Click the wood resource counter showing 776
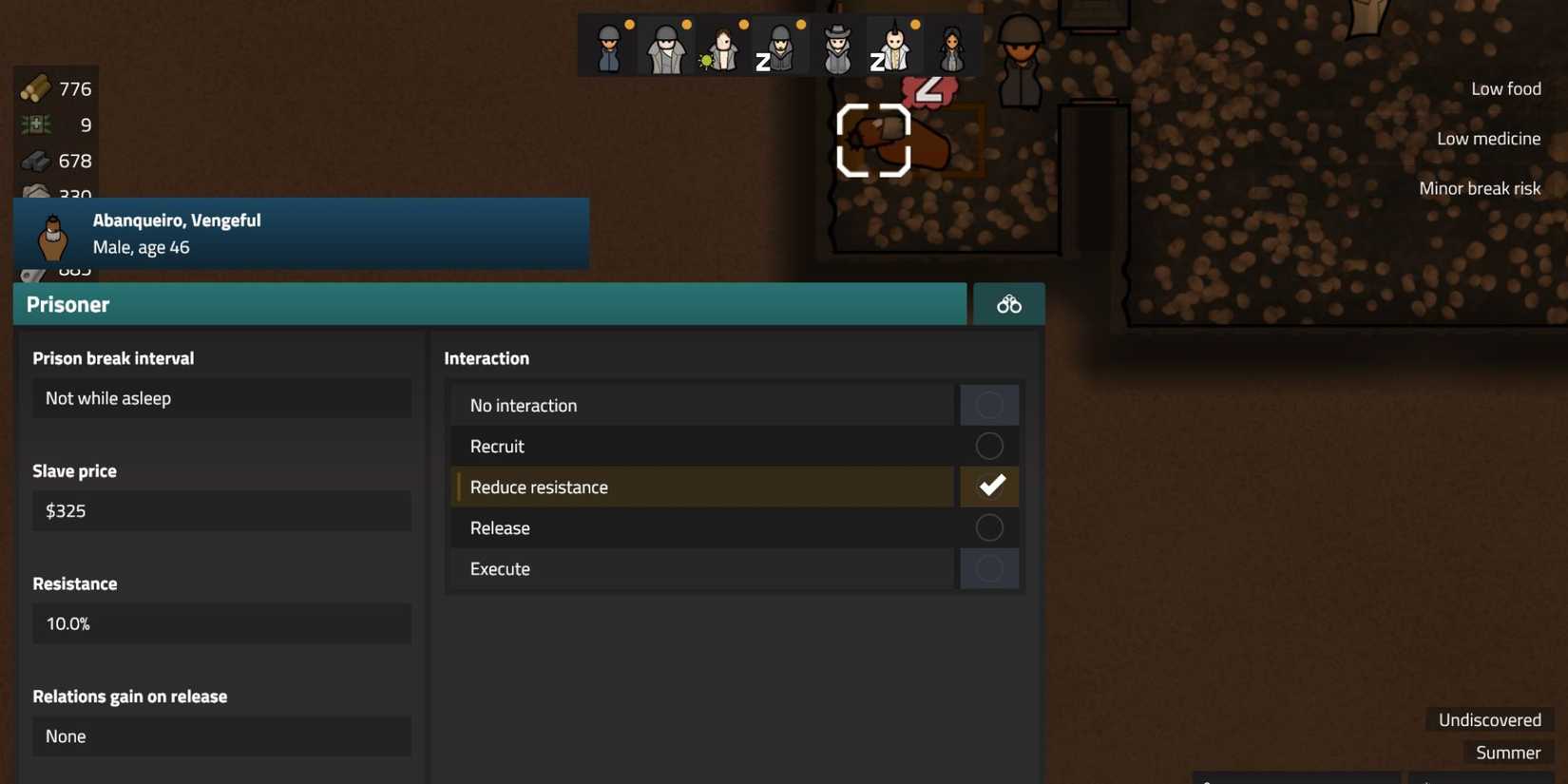Image resolution: width=1568 pixels, height=784 pixels. (x=54, y=87)
